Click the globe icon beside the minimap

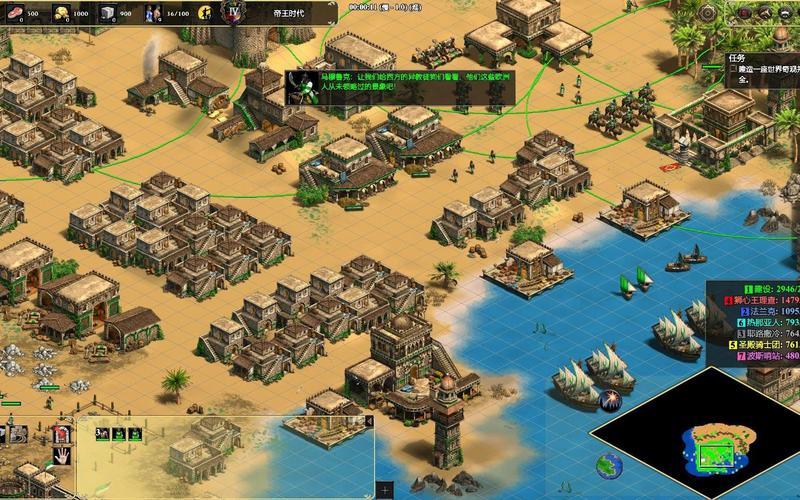[607, 463]
